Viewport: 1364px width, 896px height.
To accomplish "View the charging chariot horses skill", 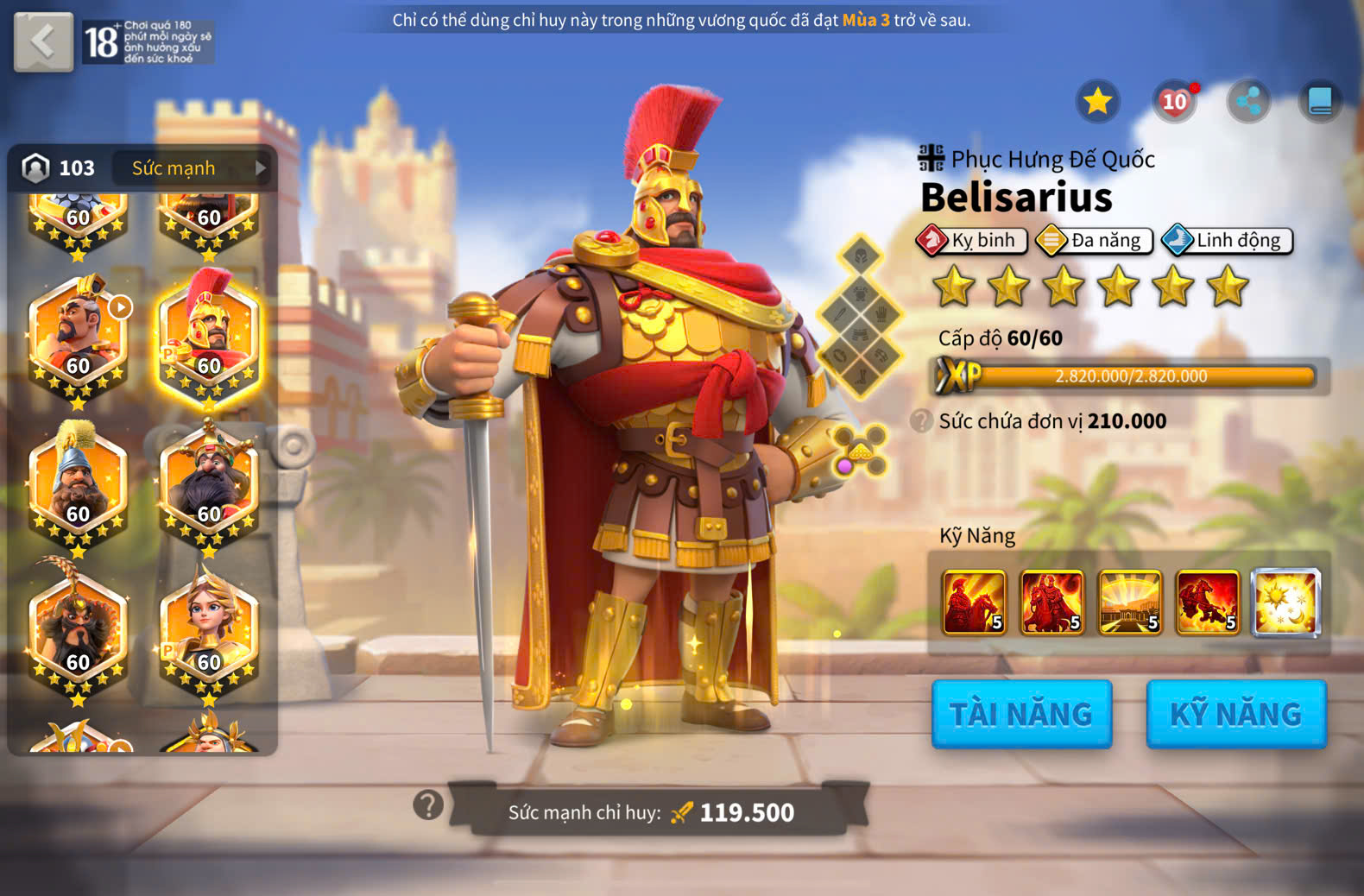I will 1208,602.
